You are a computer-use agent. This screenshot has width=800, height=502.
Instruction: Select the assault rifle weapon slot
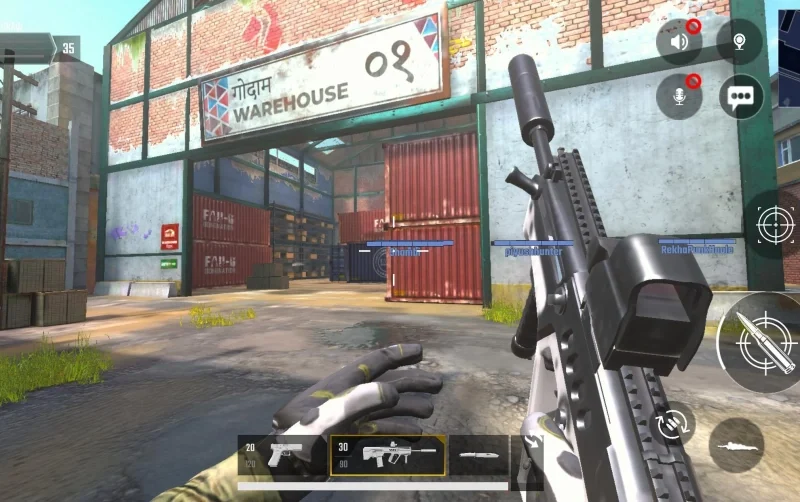pyautogui.click(x=388, y=455)
